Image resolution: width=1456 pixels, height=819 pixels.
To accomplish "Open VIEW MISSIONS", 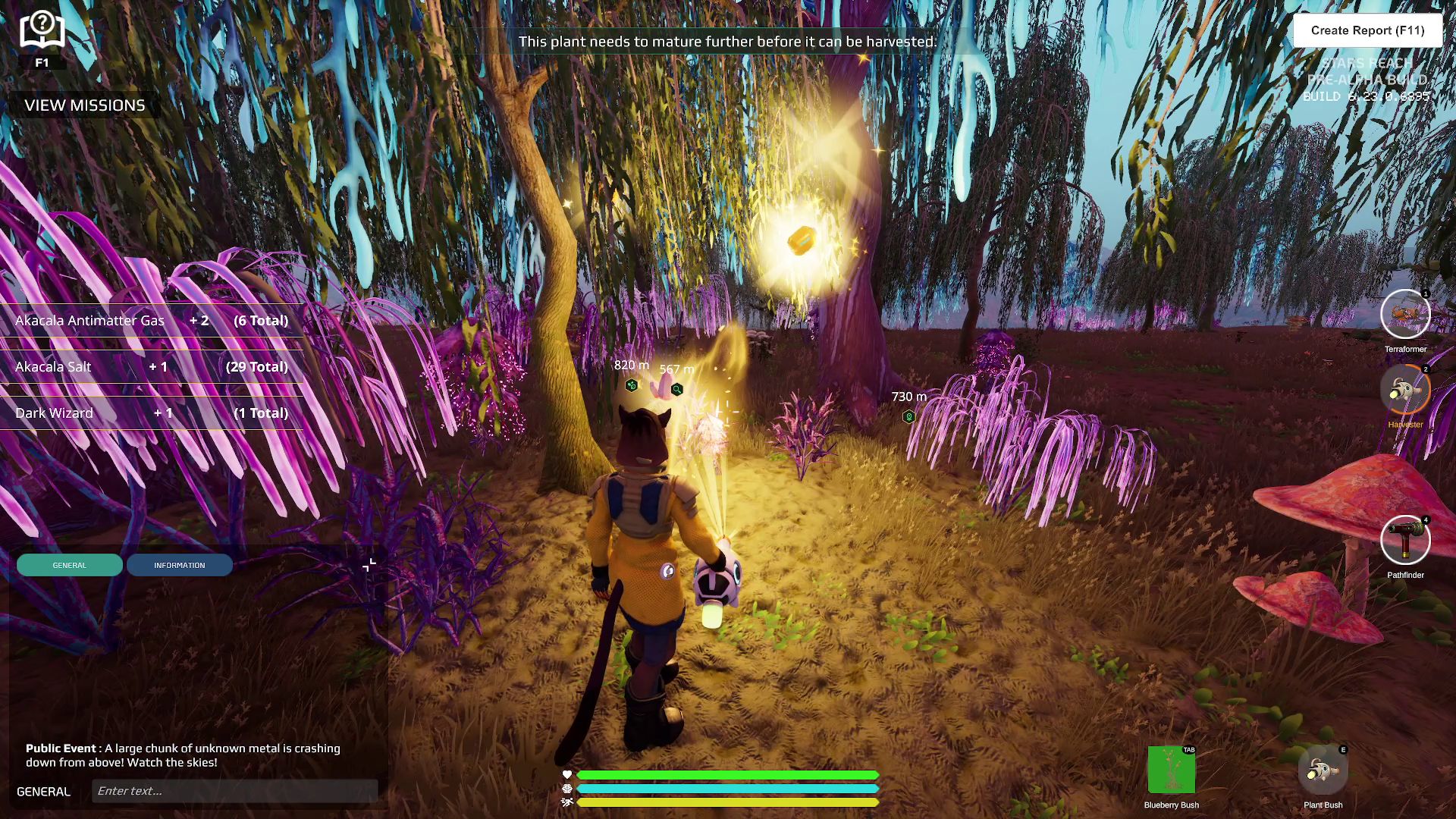I will 85,105.
